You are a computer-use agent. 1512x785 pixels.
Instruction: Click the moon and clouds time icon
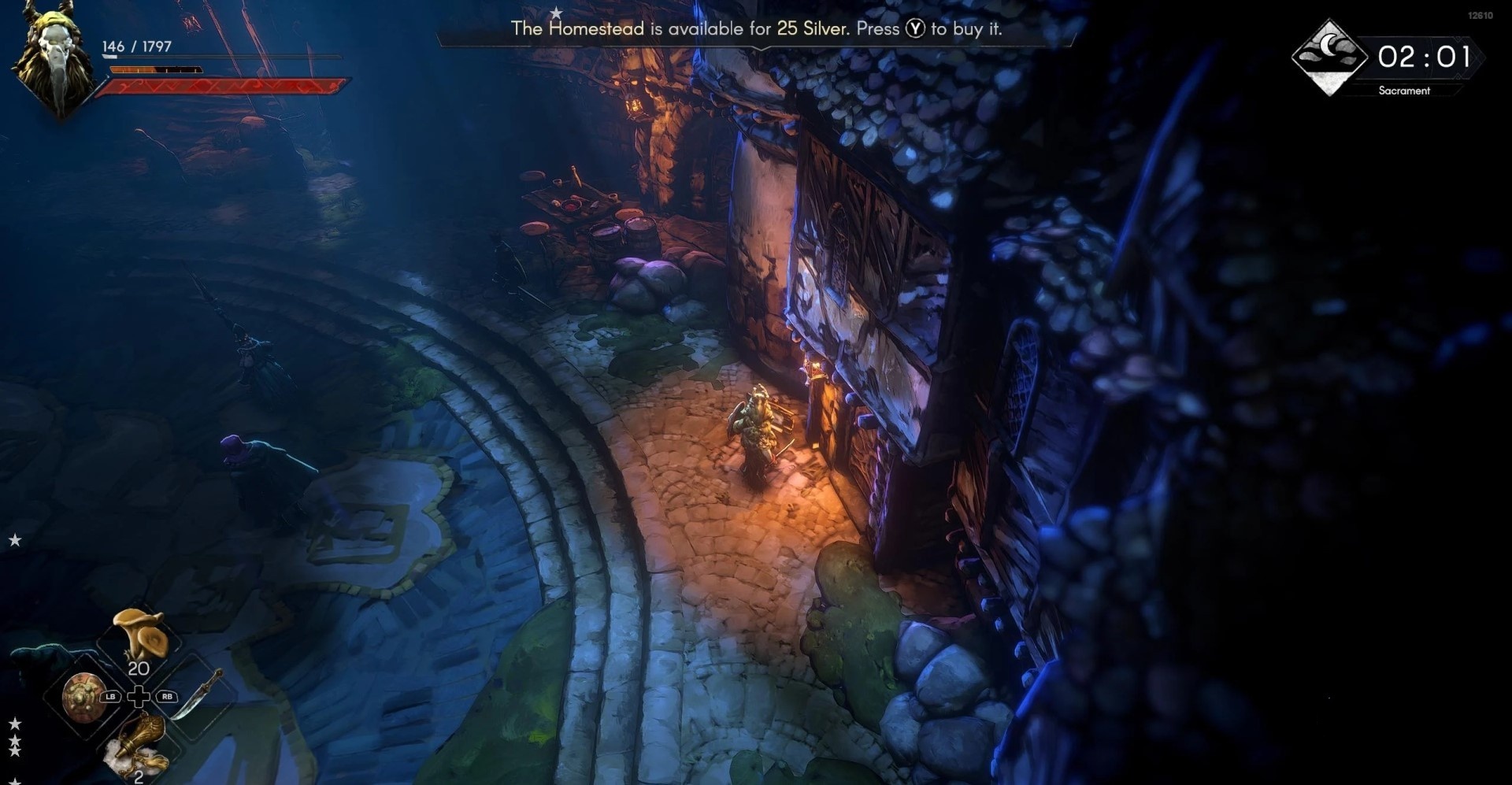click(1329, 56)
